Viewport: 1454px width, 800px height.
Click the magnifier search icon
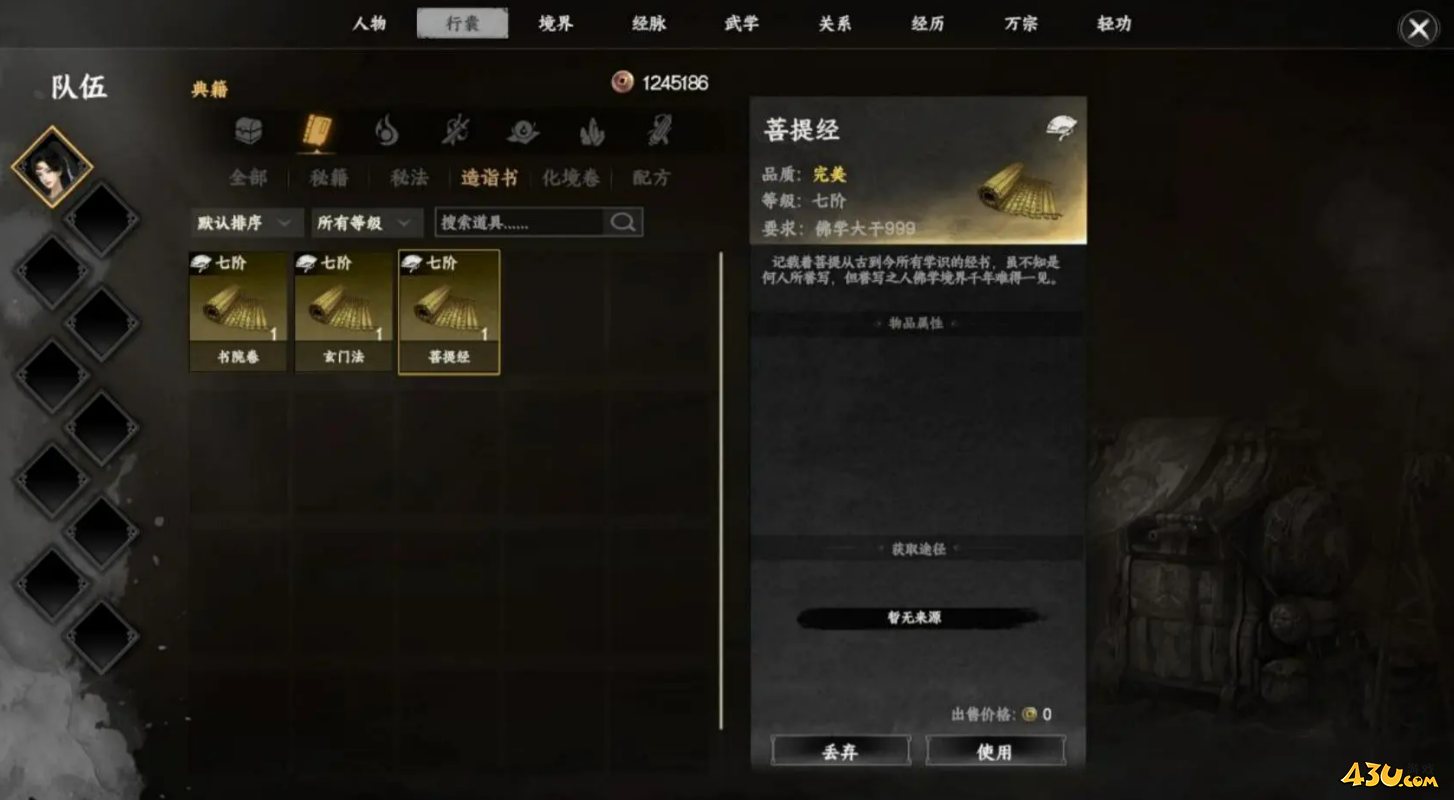(x=622, y=221)
